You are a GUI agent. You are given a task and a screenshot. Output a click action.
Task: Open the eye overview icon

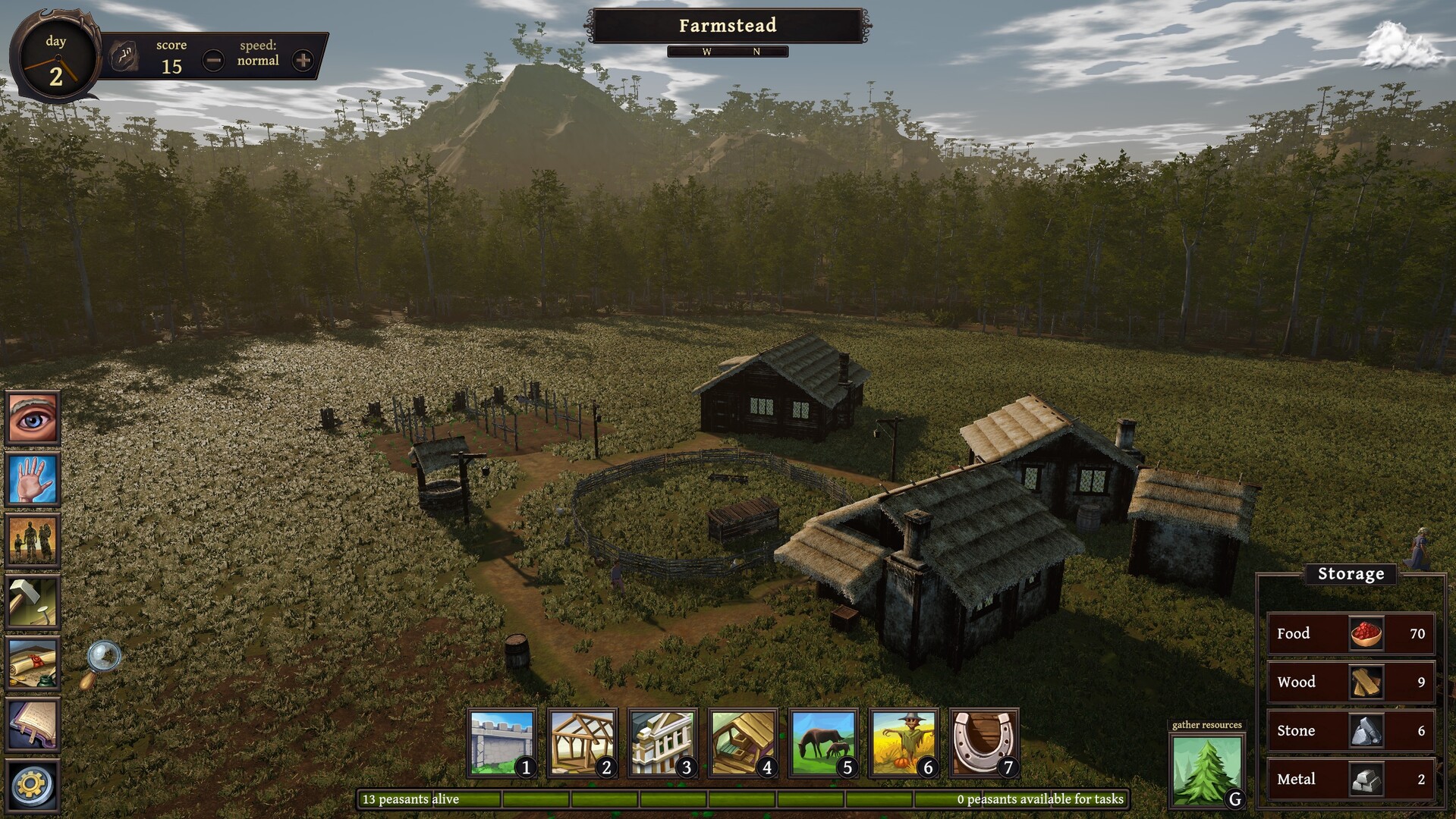[x=33, y=417]
